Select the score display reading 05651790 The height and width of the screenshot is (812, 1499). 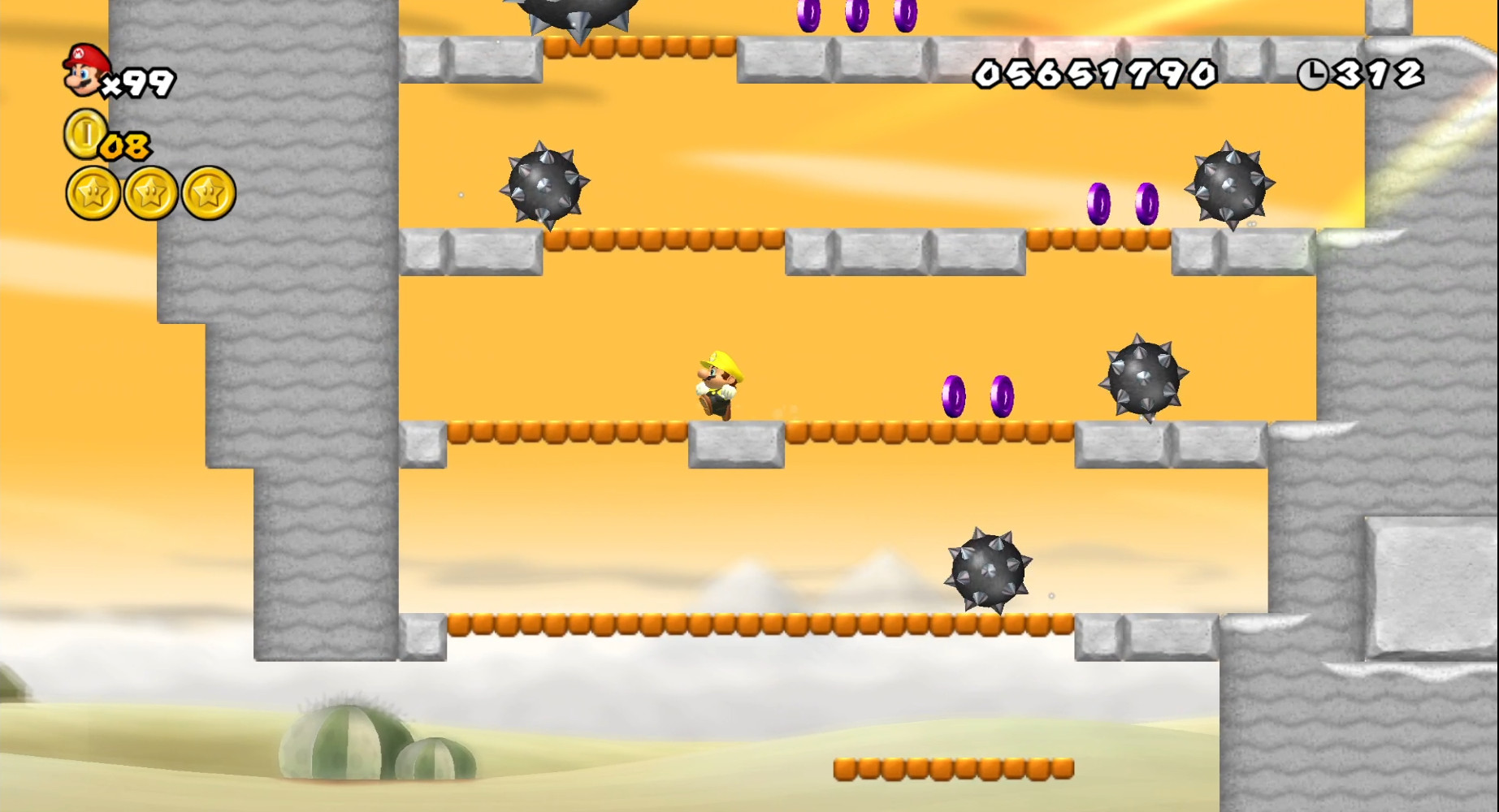pos(1093,71)
